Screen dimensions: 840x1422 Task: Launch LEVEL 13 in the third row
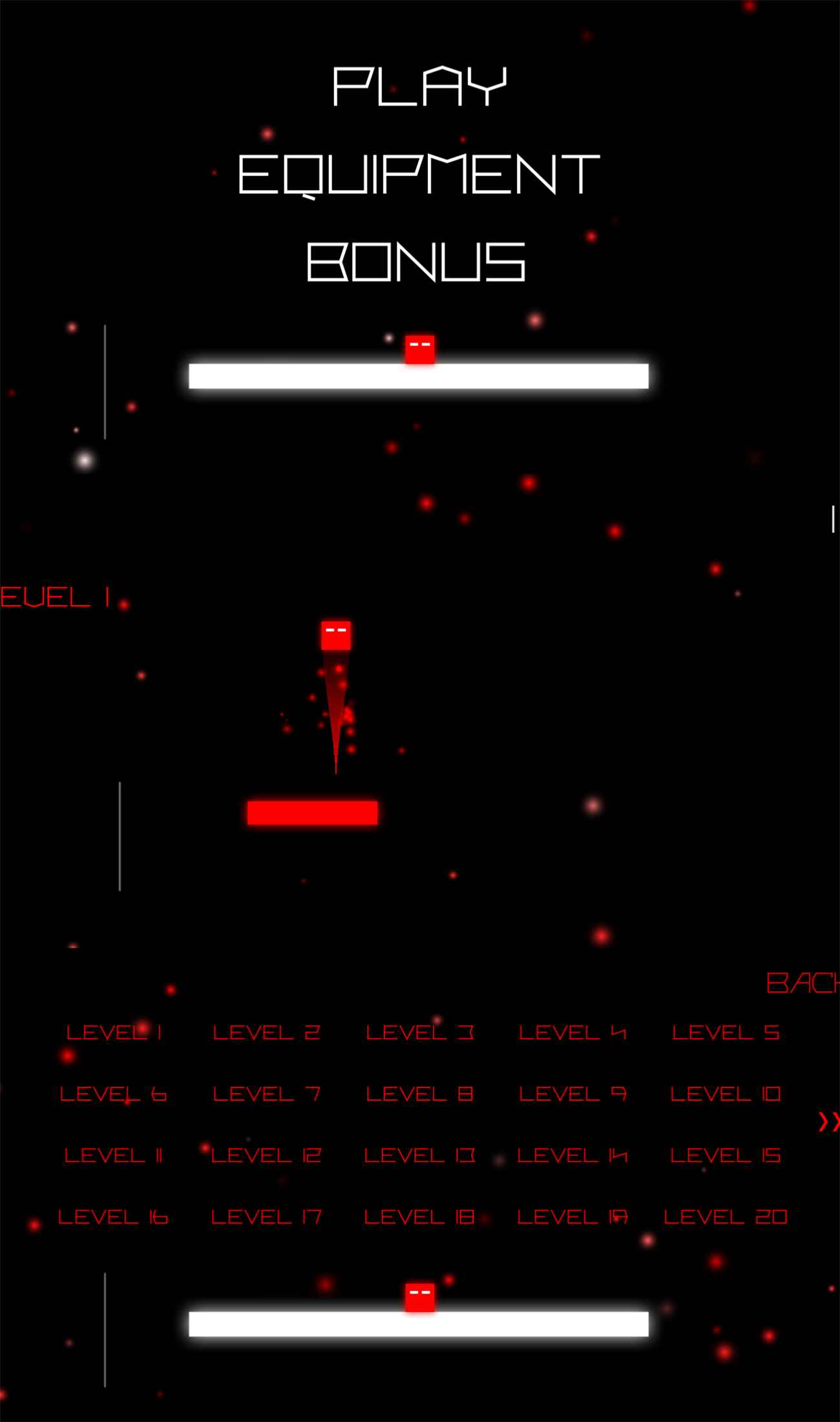click(420, 1156)
